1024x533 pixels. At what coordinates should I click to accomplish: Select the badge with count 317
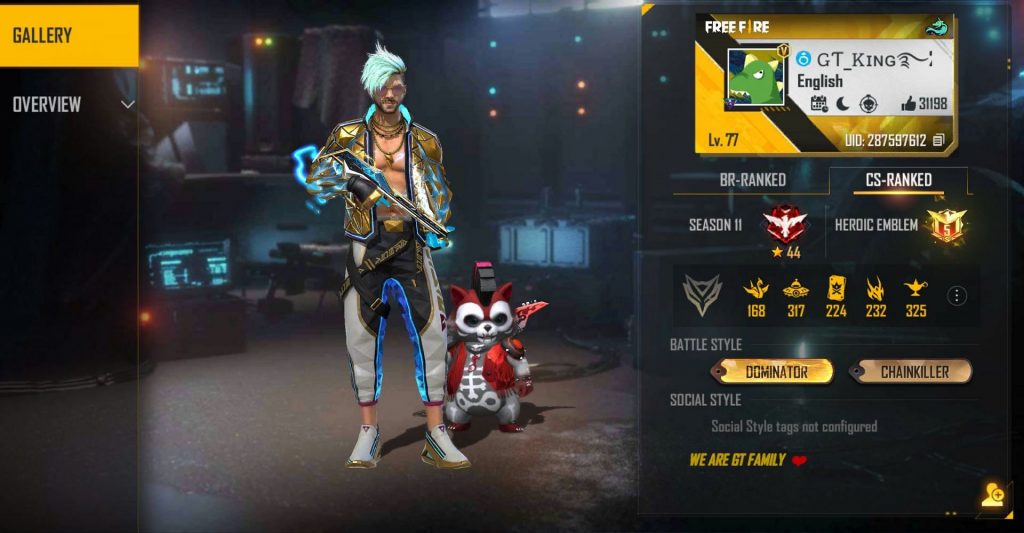796,291
